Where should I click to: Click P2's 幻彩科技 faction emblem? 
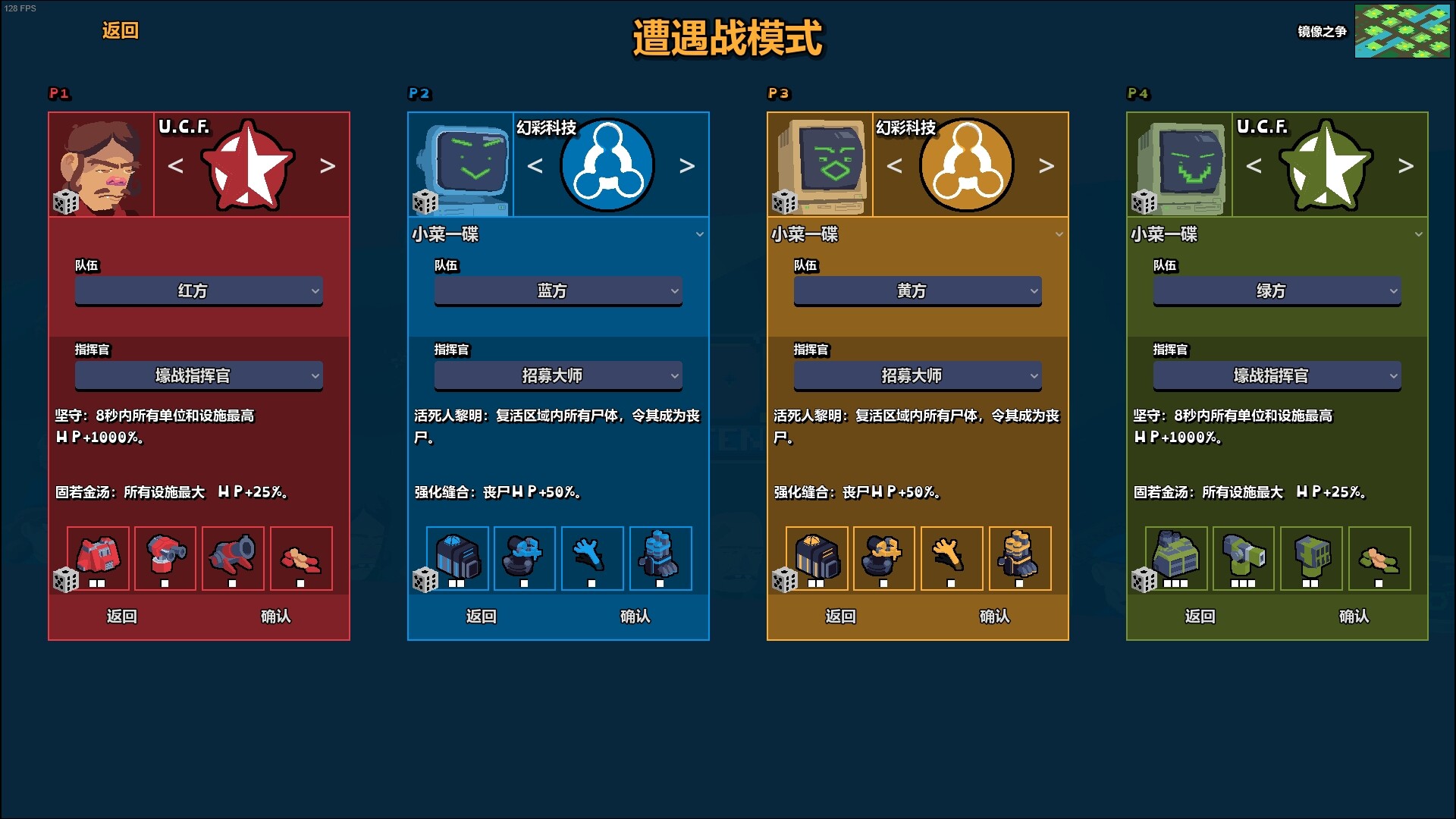(606, 164)
